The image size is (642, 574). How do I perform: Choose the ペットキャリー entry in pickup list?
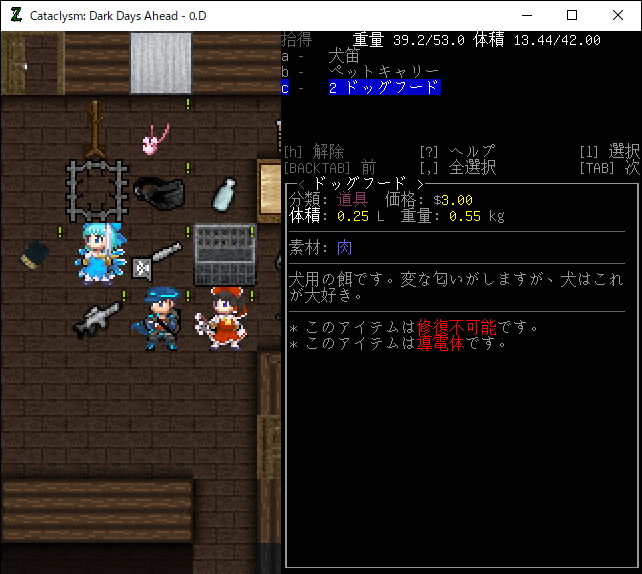(x=383, y=72)
